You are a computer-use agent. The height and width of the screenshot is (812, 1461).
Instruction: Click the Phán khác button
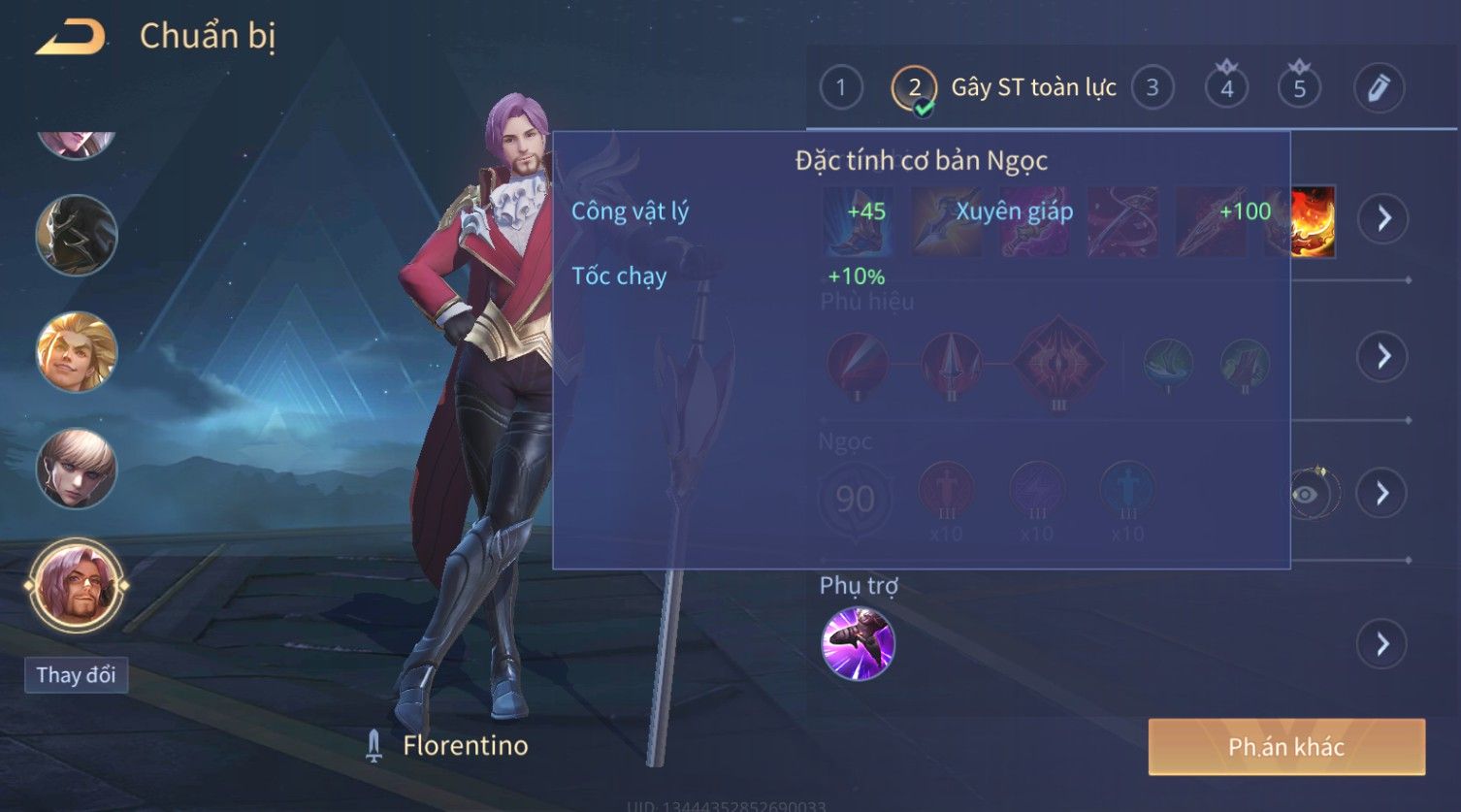[1286, 746]
